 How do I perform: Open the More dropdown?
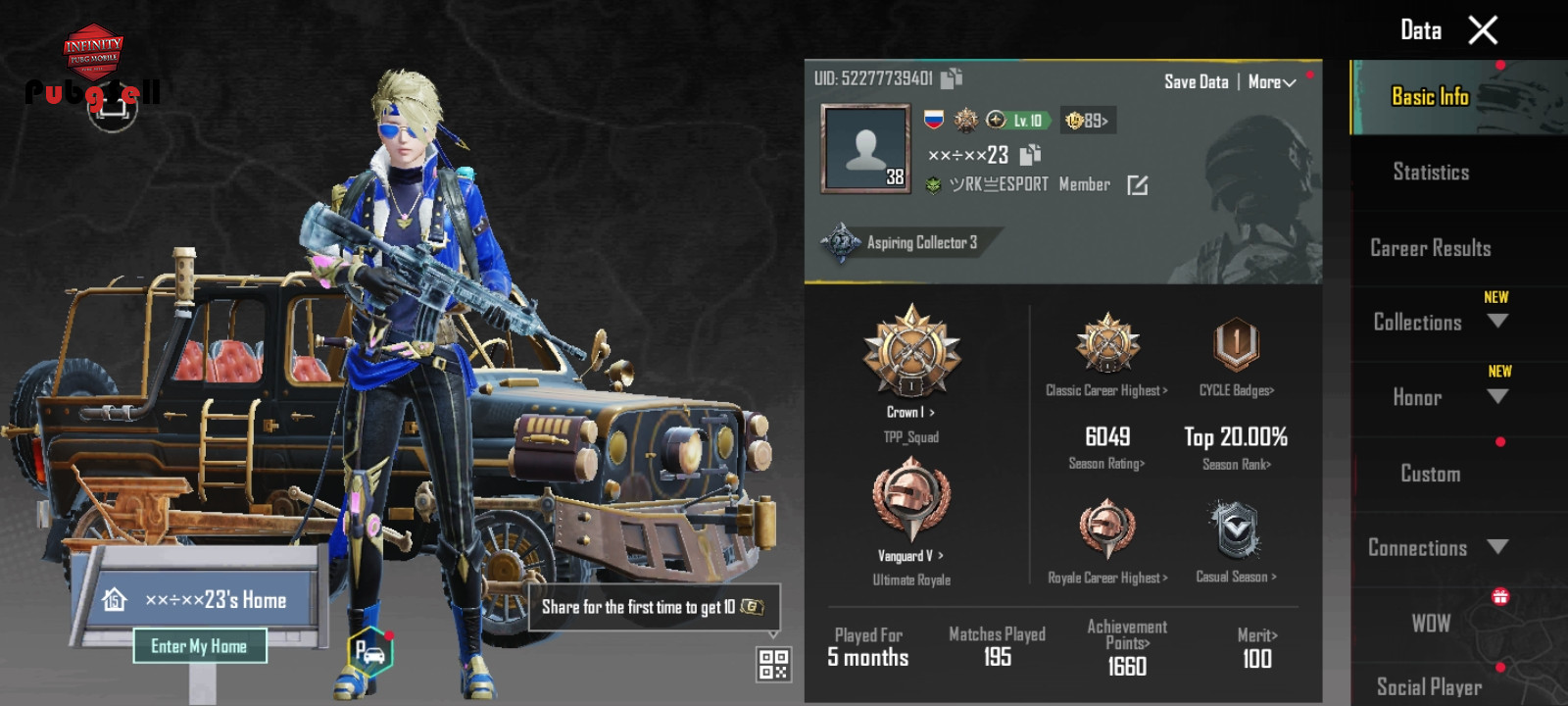(1271, 82)
